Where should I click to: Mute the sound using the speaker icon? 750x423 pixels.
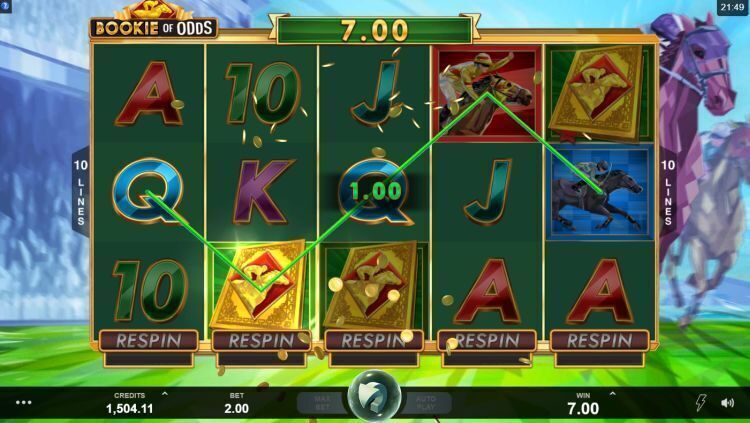[729, 402]
